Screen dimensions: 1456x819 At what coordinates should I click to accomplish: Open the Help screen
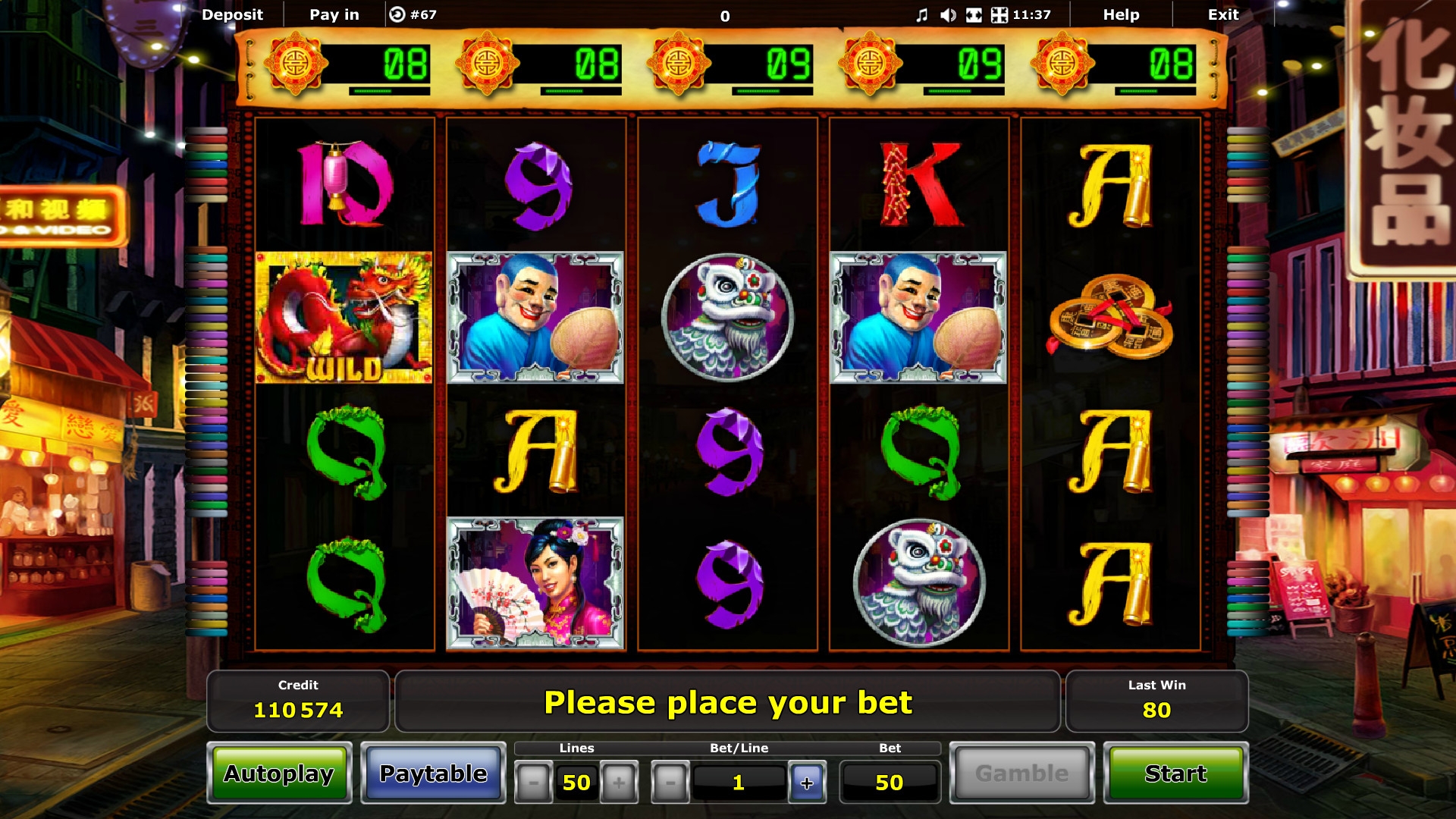1121,14
